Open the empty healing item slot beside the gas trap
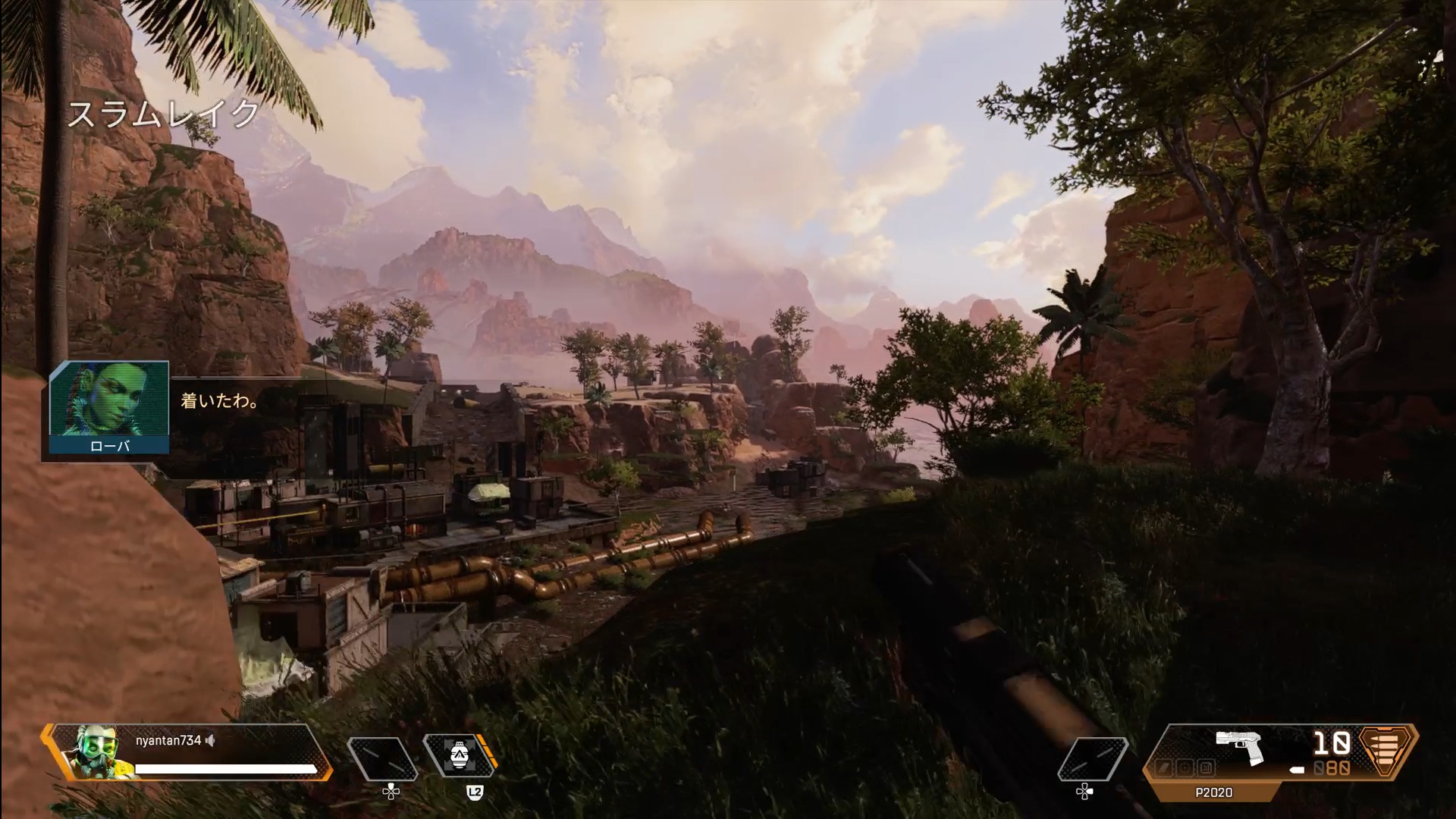 point(382,758)
